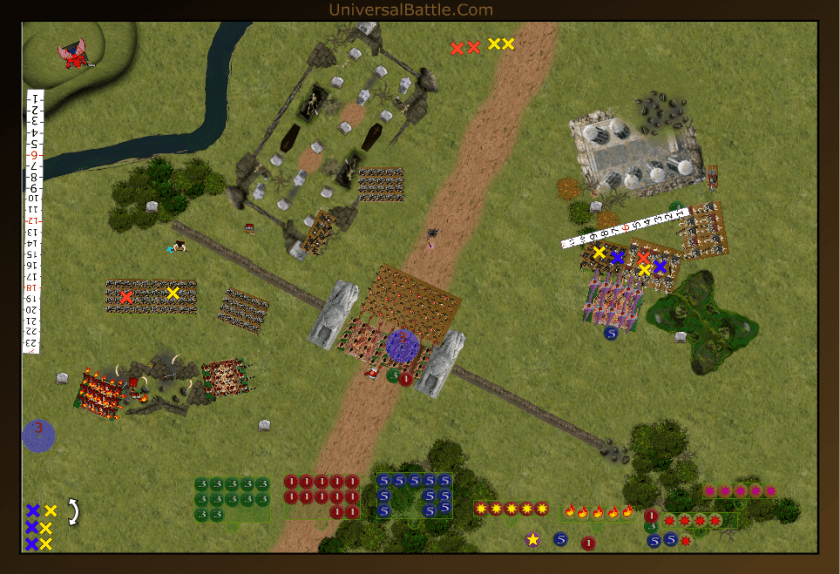
Task: Choose the blue 5 token tray
Action: coord(414,495)
